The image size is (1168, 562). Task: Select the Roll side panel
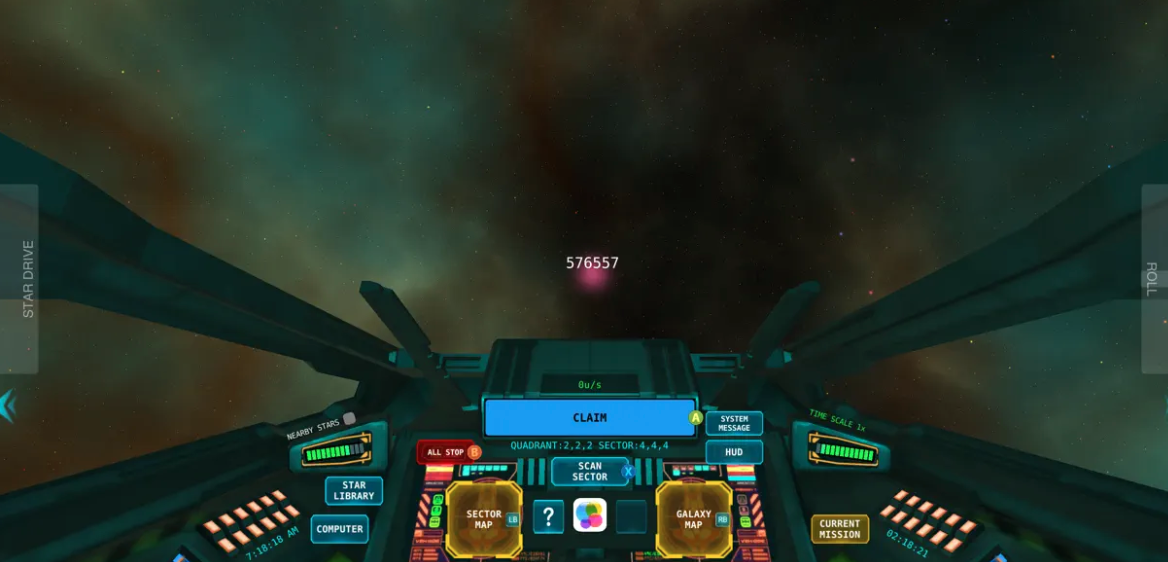tap(1153, 278)
